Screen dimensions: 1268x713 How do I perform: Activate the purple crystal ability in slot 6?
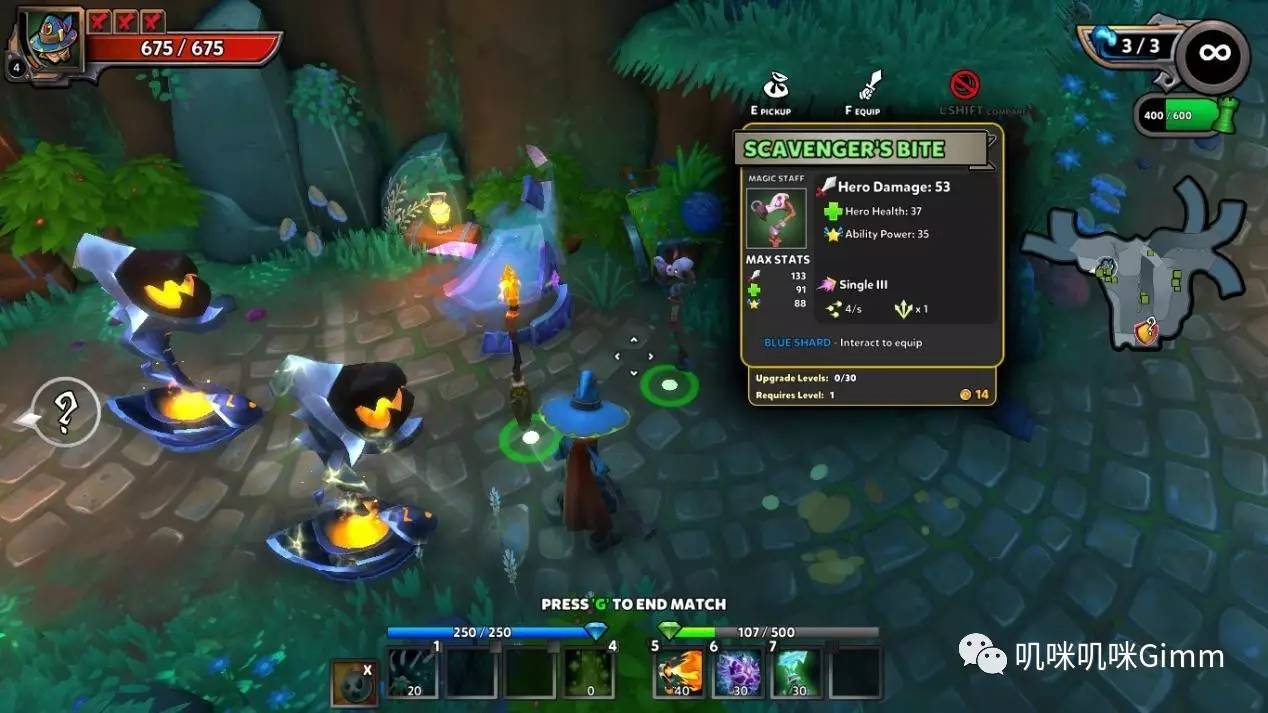(739, 673)
